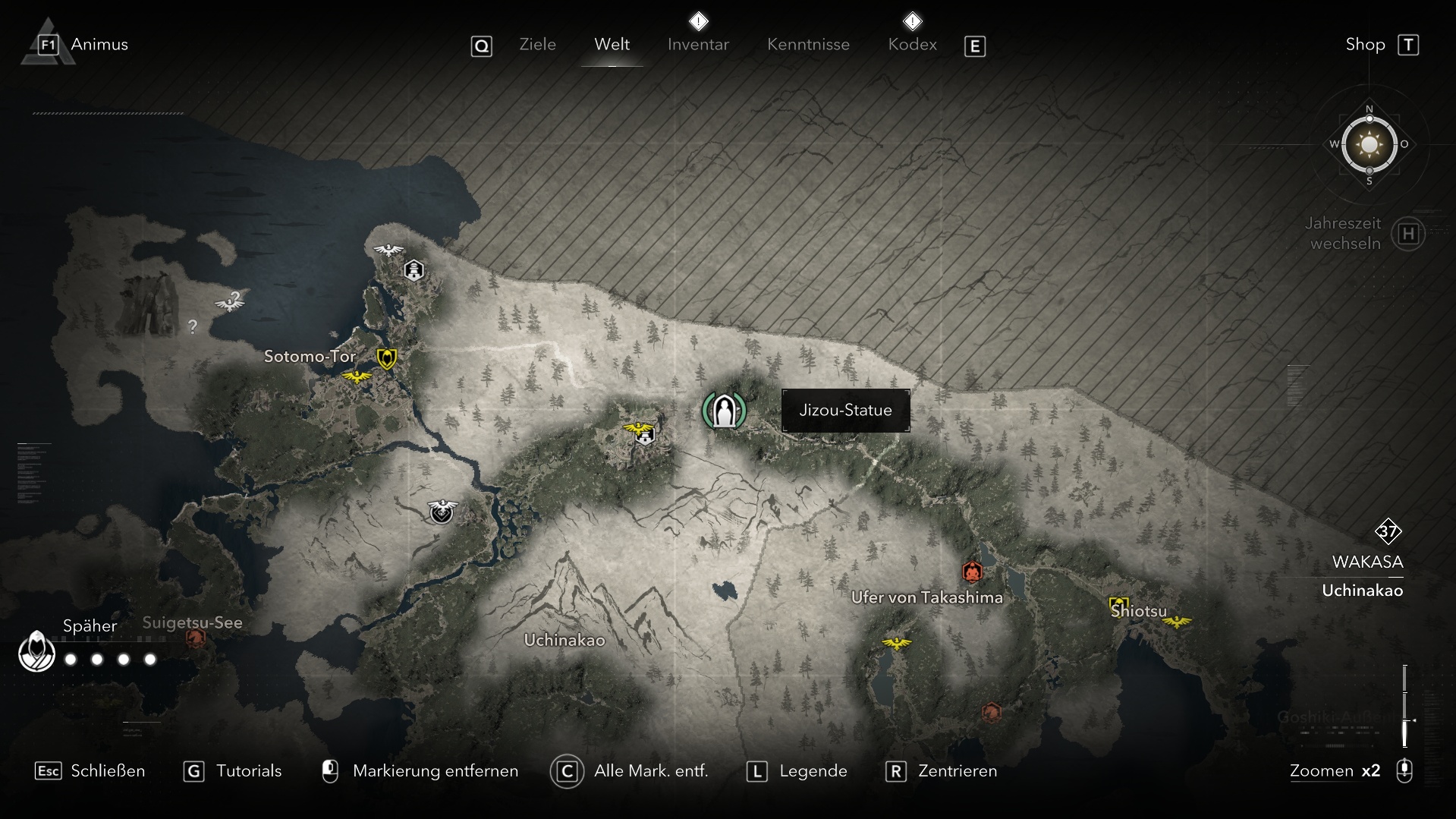Open the Inventar tab

pyautogui.click(x=697, y=45)
